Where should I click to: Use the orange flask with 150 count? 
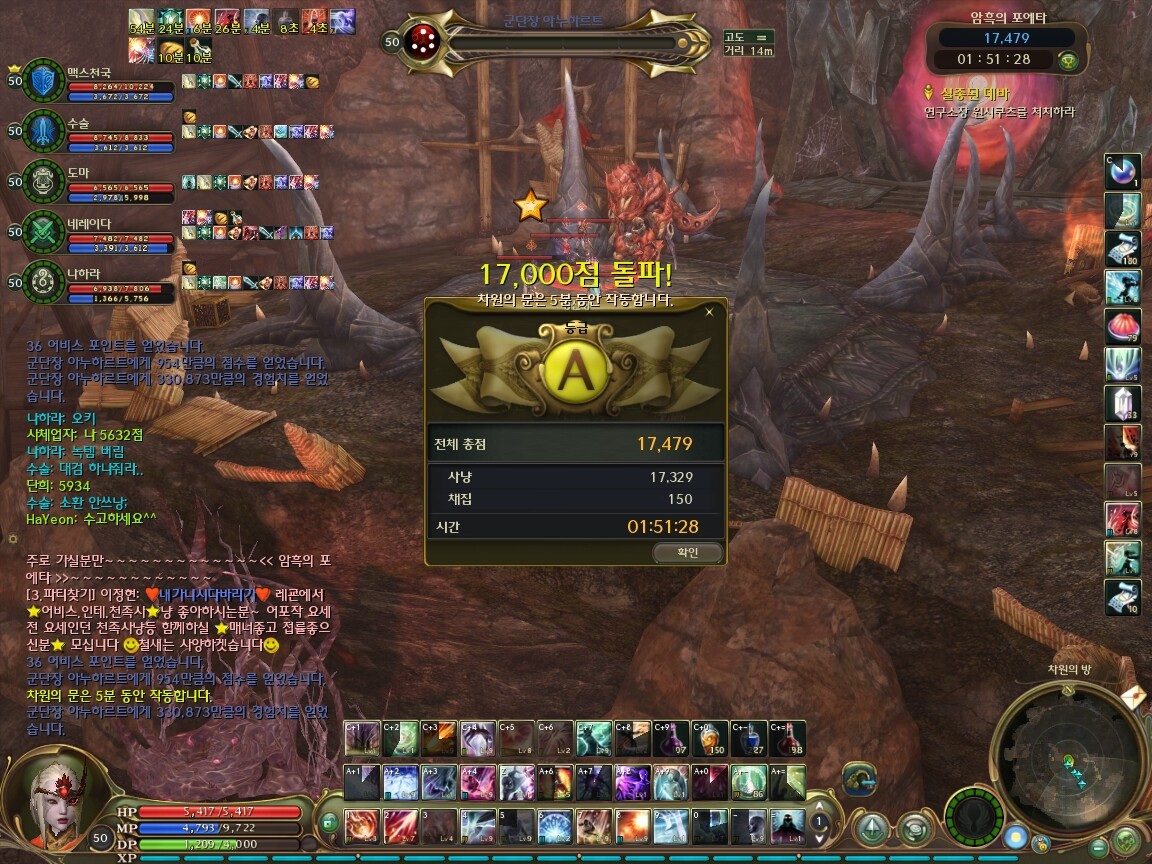click(x=712, y=739)
